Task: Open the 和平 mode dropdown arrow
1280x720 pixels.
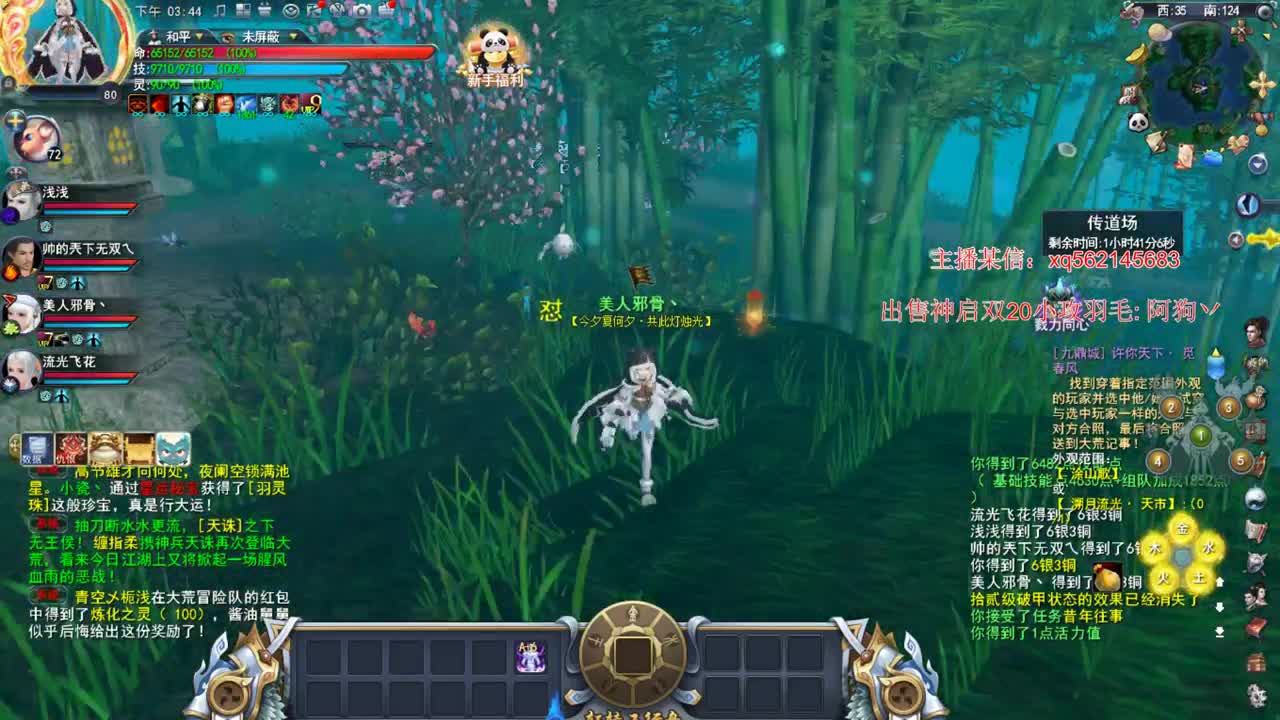Action: click(199, 37)
